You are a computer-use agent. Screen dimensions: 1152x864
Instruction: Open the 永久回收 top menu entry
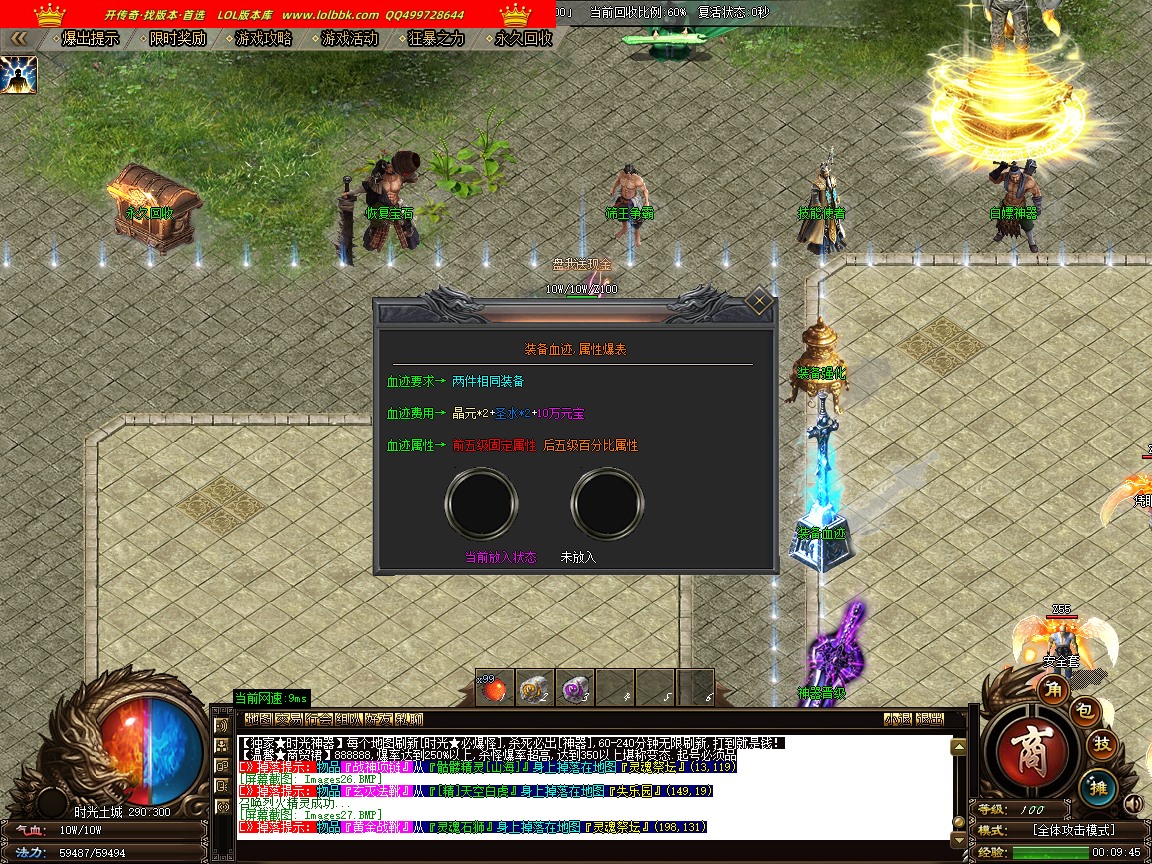(523, 39)
